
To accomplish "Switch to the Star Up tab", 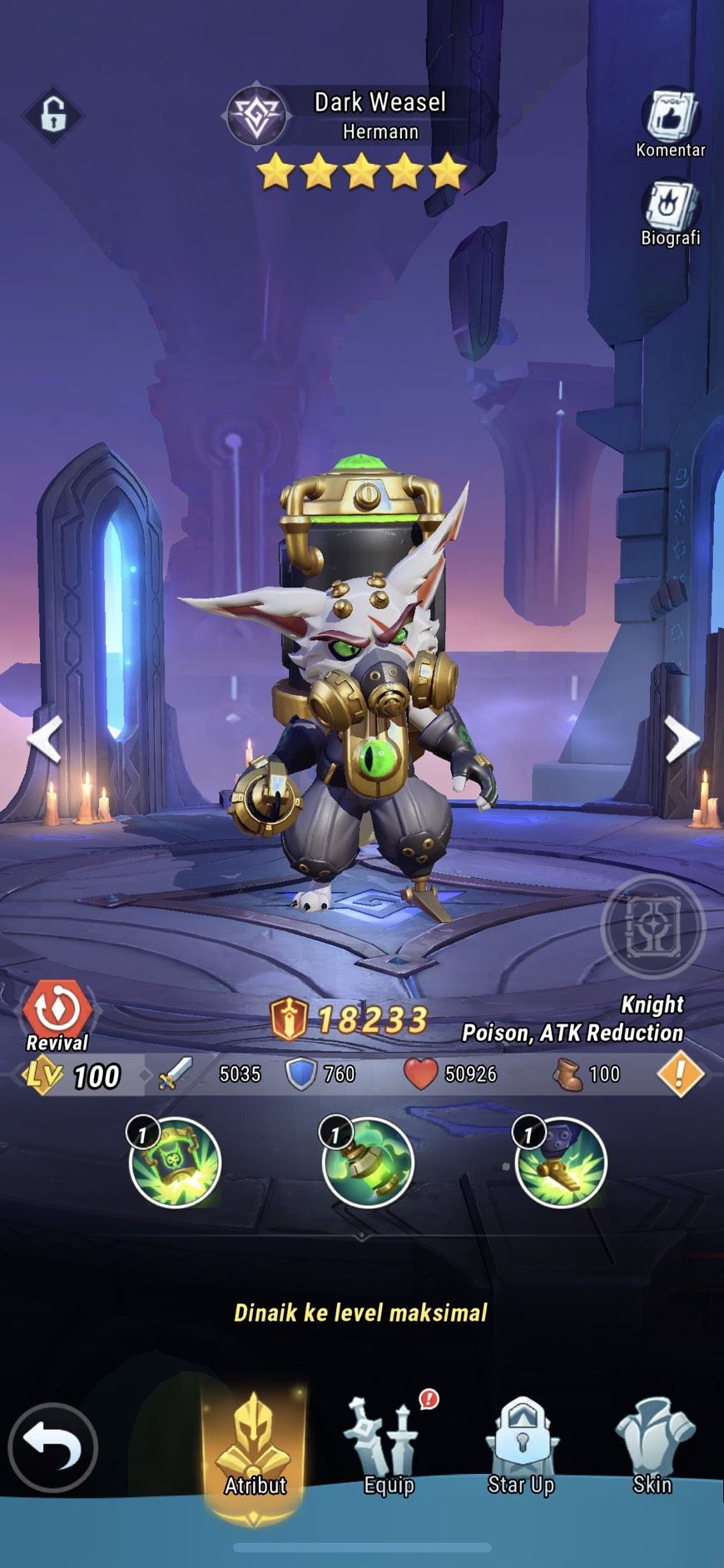I will 521,1448.
